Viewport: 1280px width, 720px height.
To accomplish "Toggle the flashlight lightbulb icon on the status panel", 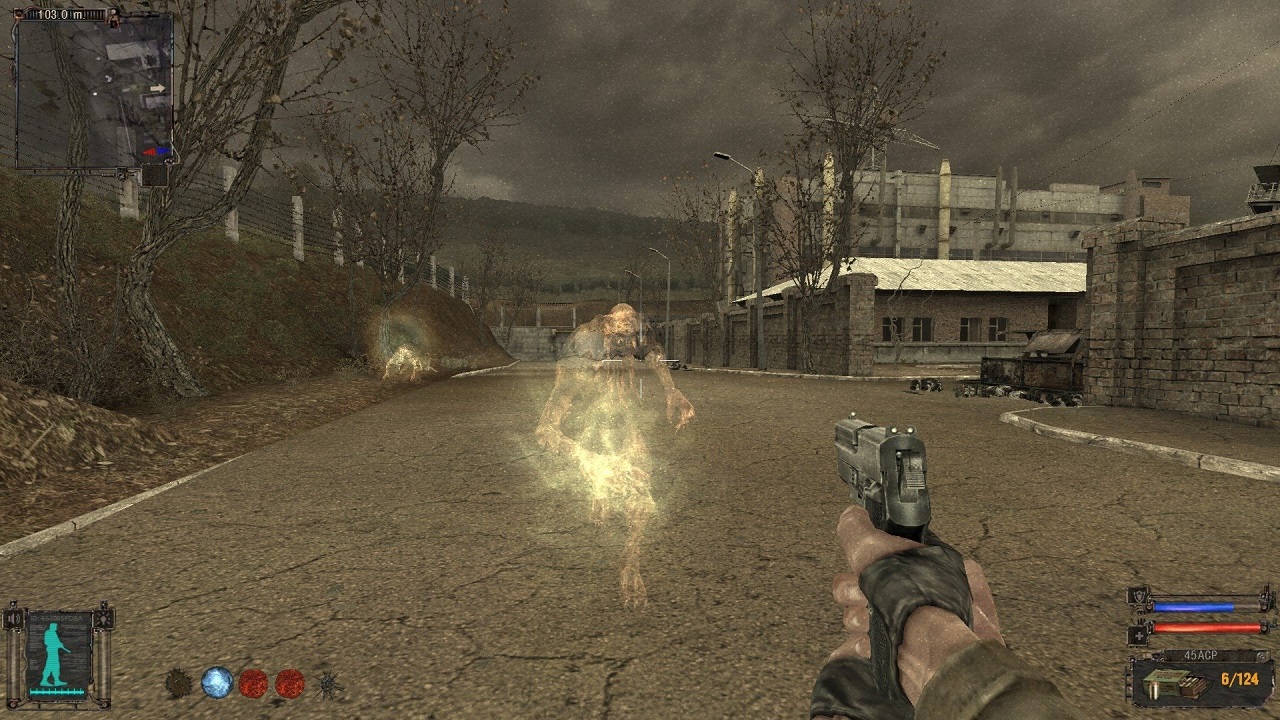I will click(x=104, y=618).
